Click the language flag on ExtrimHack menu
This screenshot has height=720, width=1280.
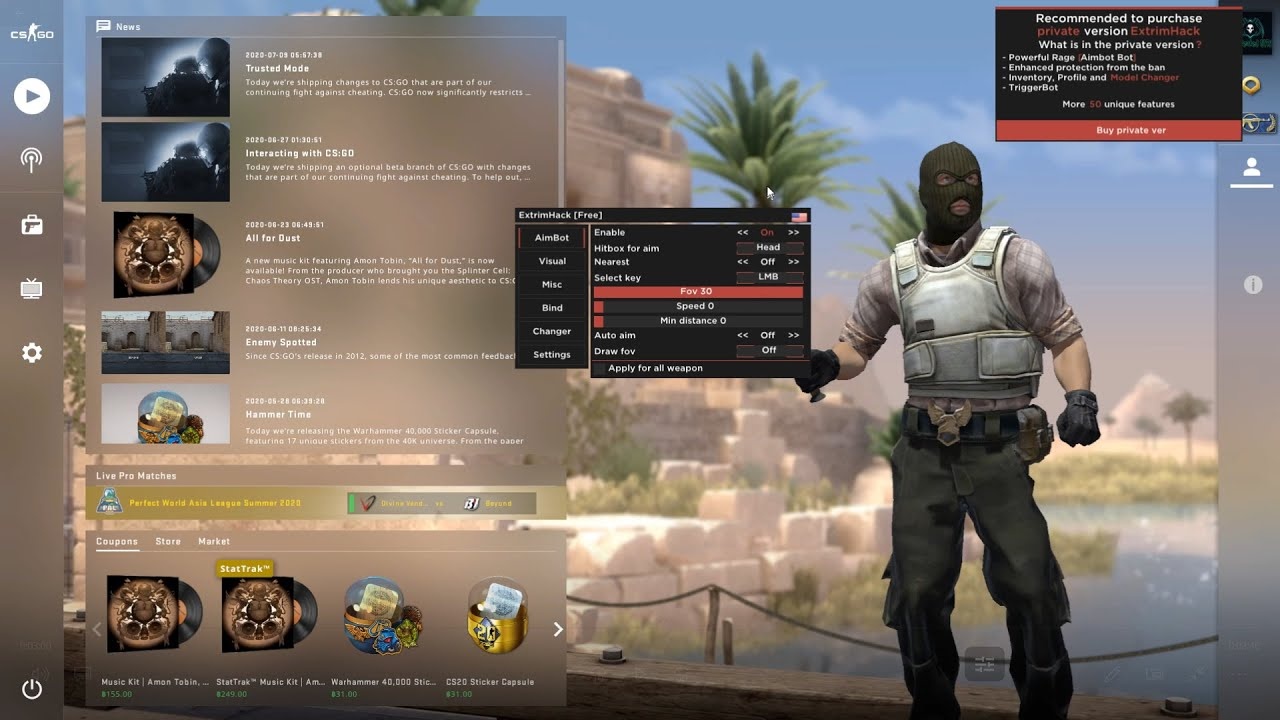click(x=798, y=215)
